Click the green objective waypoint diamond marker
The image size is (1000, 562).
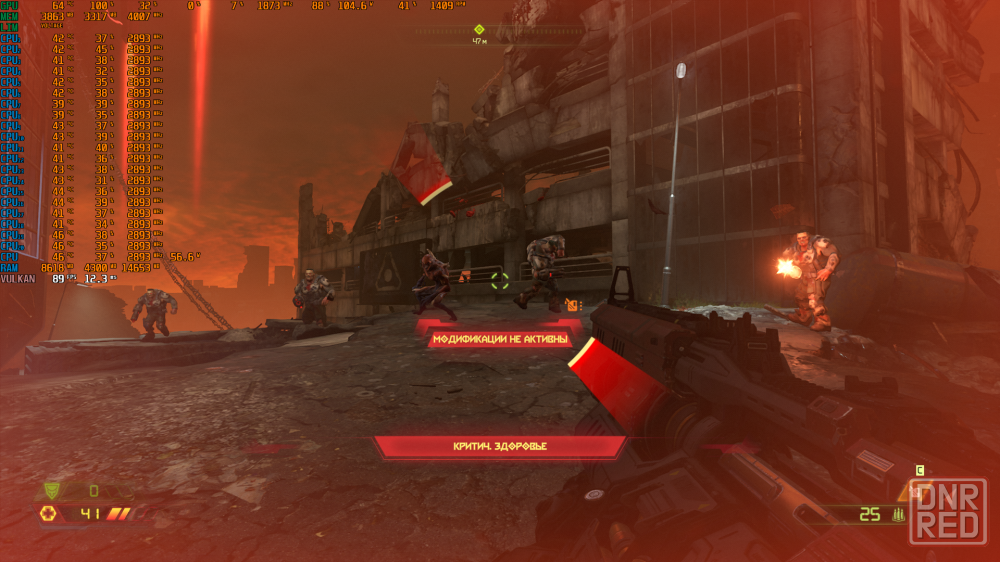pyautogui.click(x=479, y=30)
